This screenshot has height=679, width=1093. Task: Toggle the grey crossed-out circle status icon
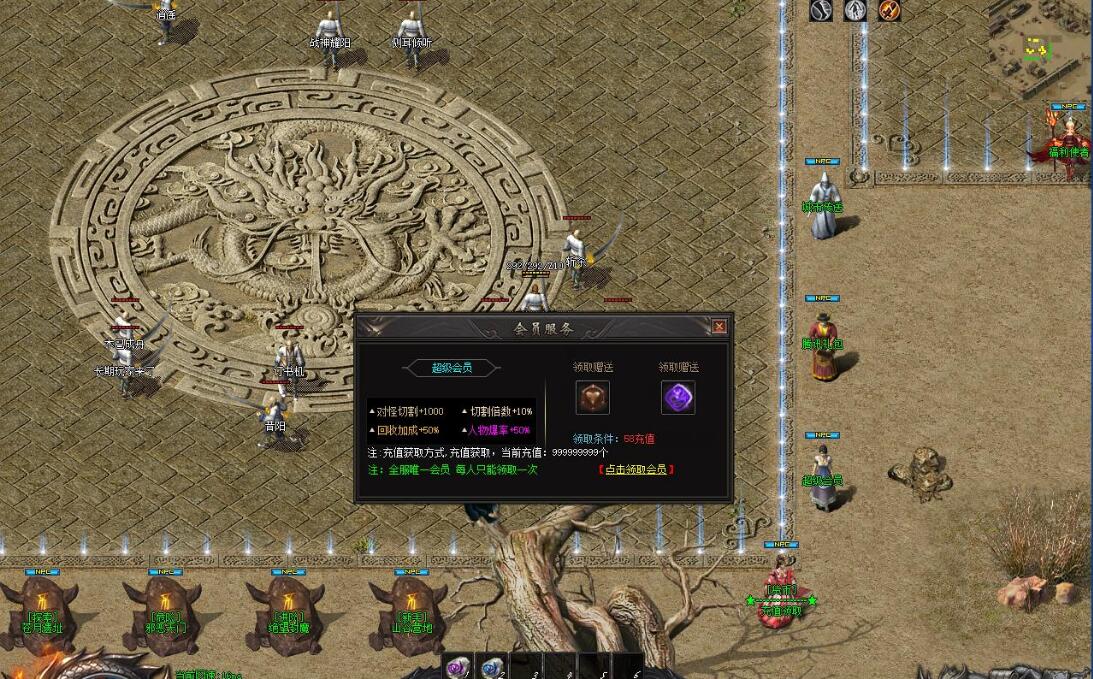(821, 10)
